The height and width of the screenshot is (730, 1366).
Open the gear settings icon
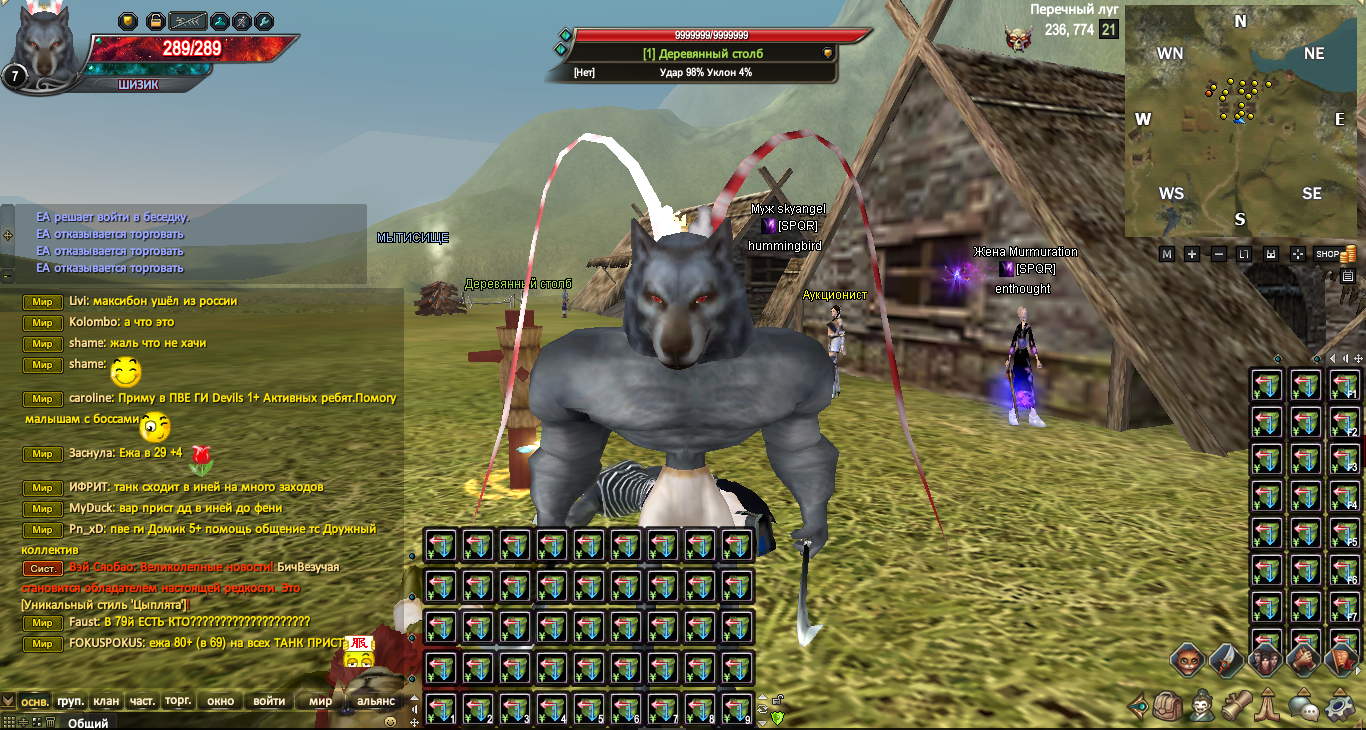1339,707
